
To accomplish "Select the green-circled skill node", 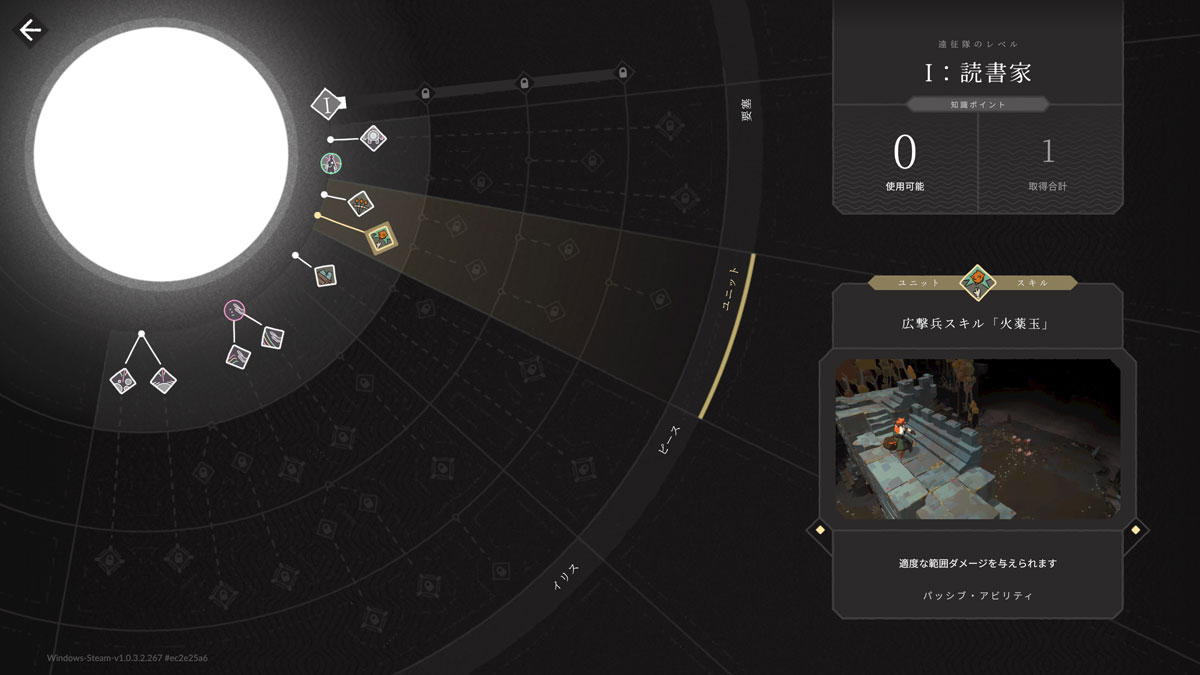I will [331, 162].
